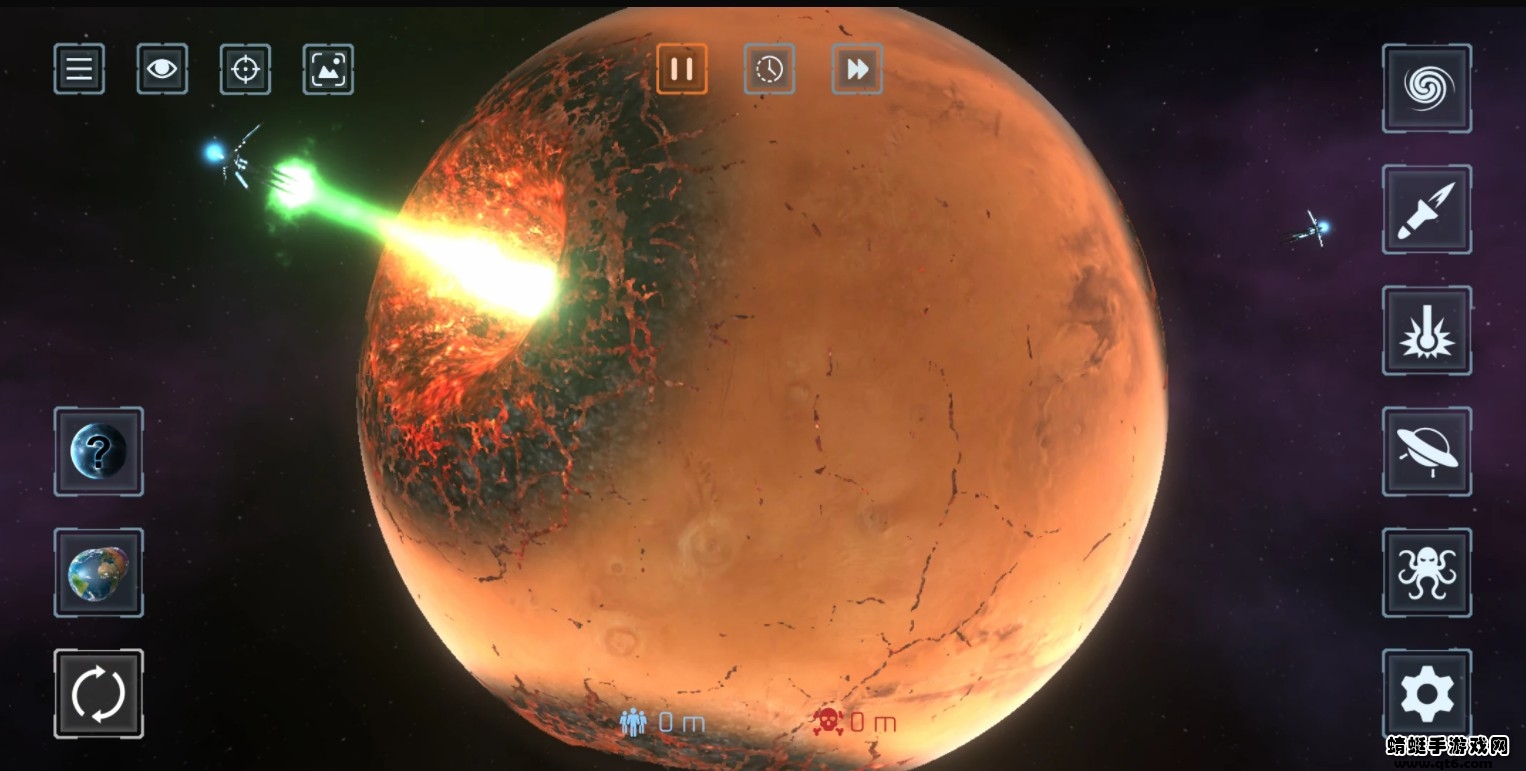The width and height of the screenshot is (1526, 771).
Task: Open the targeting crosshair tool
Action: coord(245,69)
